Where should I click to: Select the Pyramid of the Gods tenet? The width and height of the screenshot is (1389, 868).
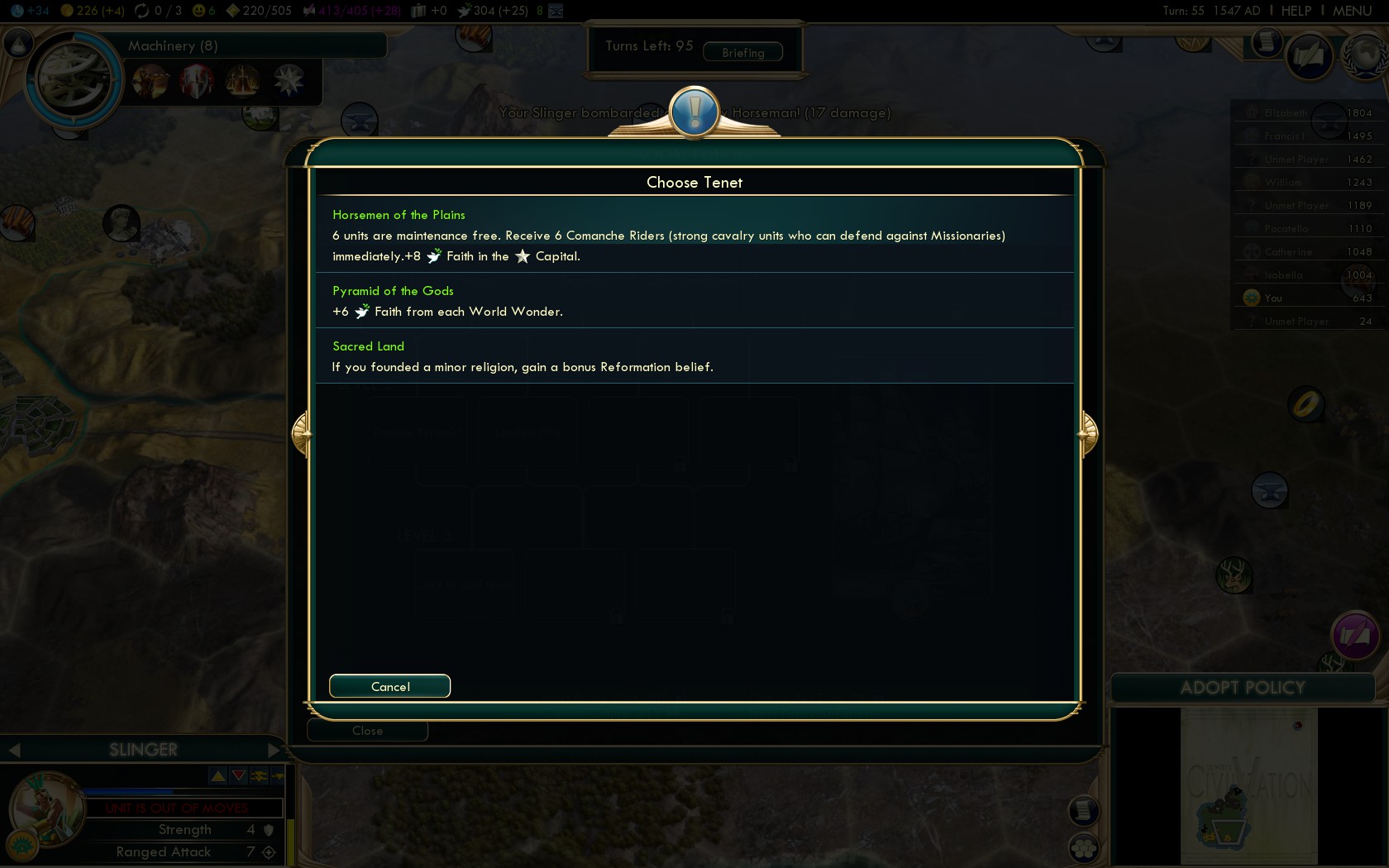click(694, 301)
